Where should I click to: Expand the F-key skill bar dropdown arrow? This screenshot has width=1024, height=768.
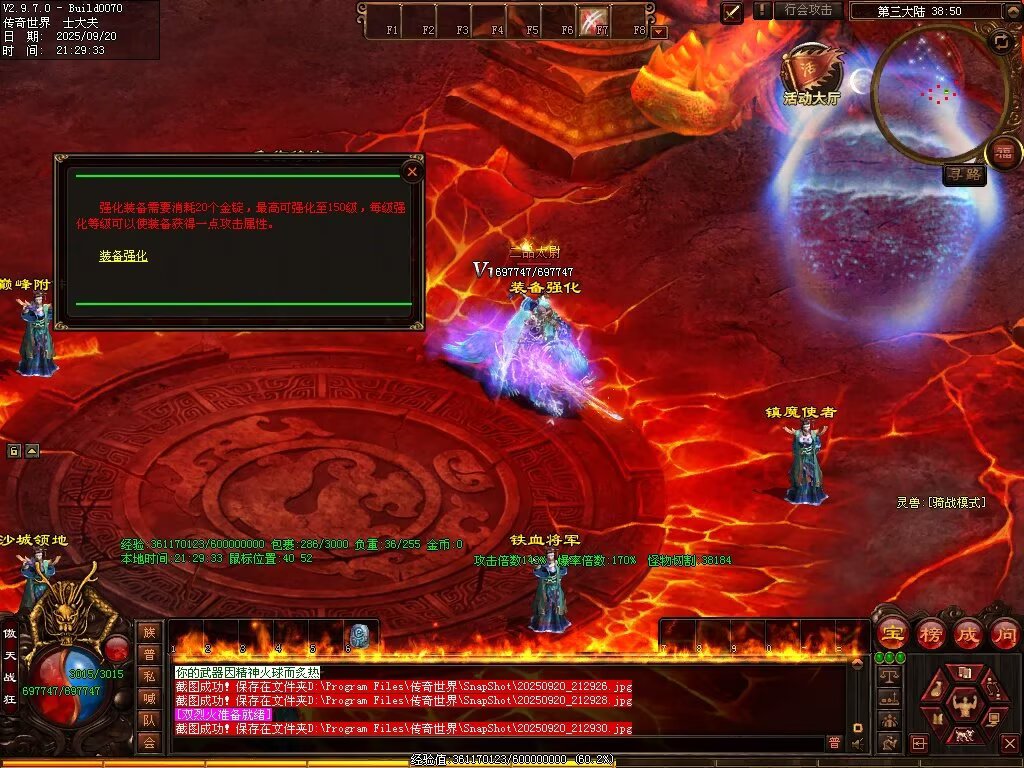(658, 32)
